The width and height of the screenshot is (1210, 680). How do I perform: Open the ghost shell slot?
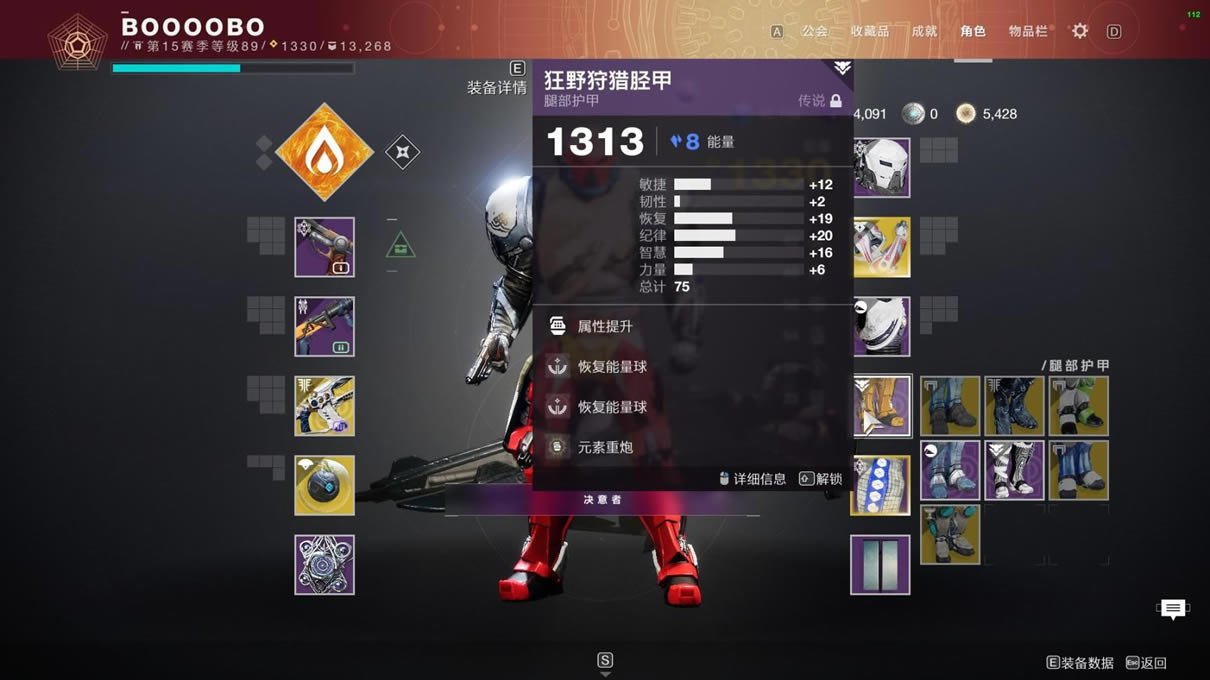[x=324, y=485]
